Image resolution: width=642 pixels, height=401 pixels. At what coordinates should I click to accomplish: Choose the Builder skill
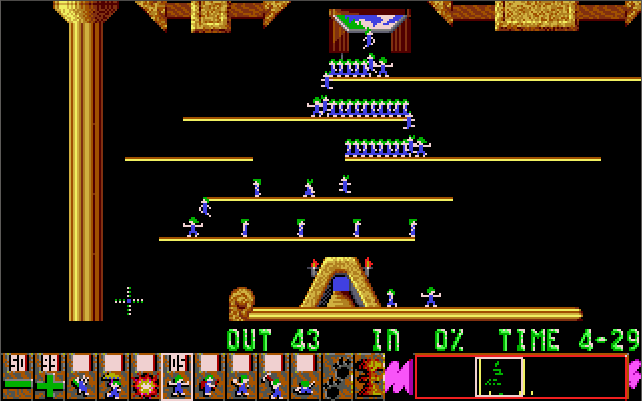point(209,376)
